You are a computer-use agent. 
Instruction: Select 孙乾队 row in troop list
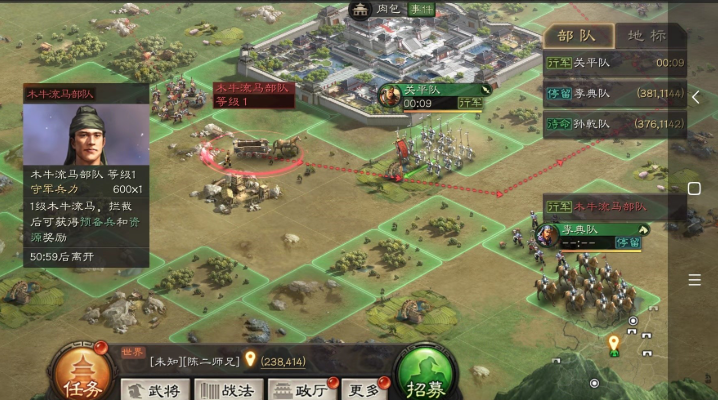614,124
